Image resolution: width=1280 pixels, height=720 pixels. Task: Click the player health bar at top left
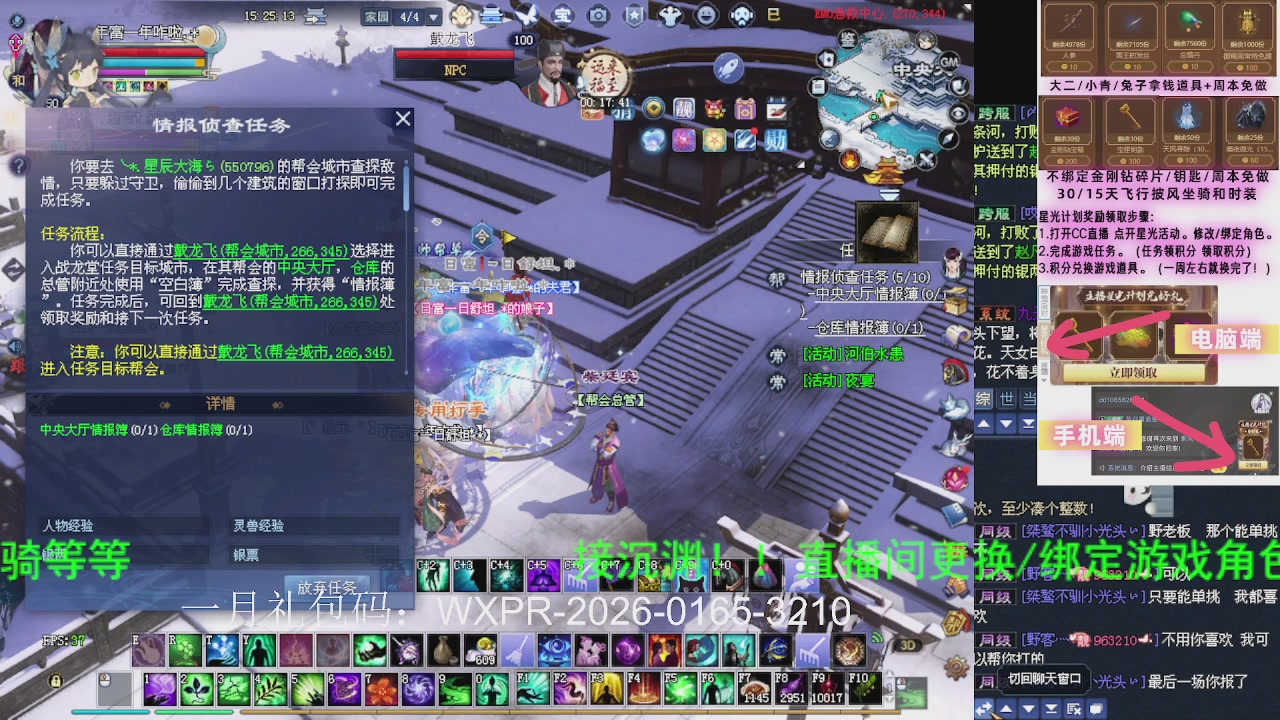(x=150, y=51)
